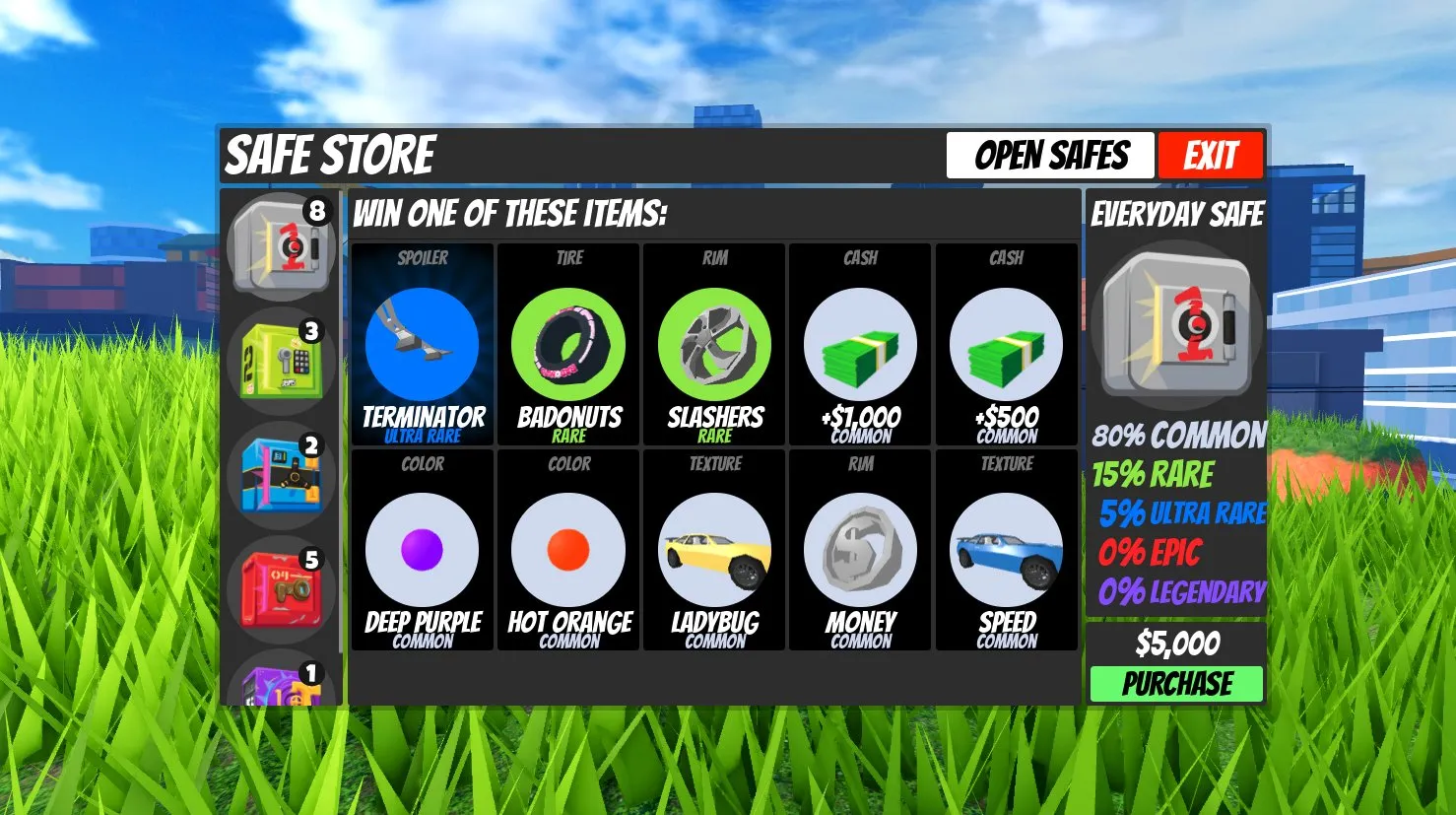View the Ladybug texture item
Image resolution: width=1456 pixels, height=815 pixels.
point(714,550)
